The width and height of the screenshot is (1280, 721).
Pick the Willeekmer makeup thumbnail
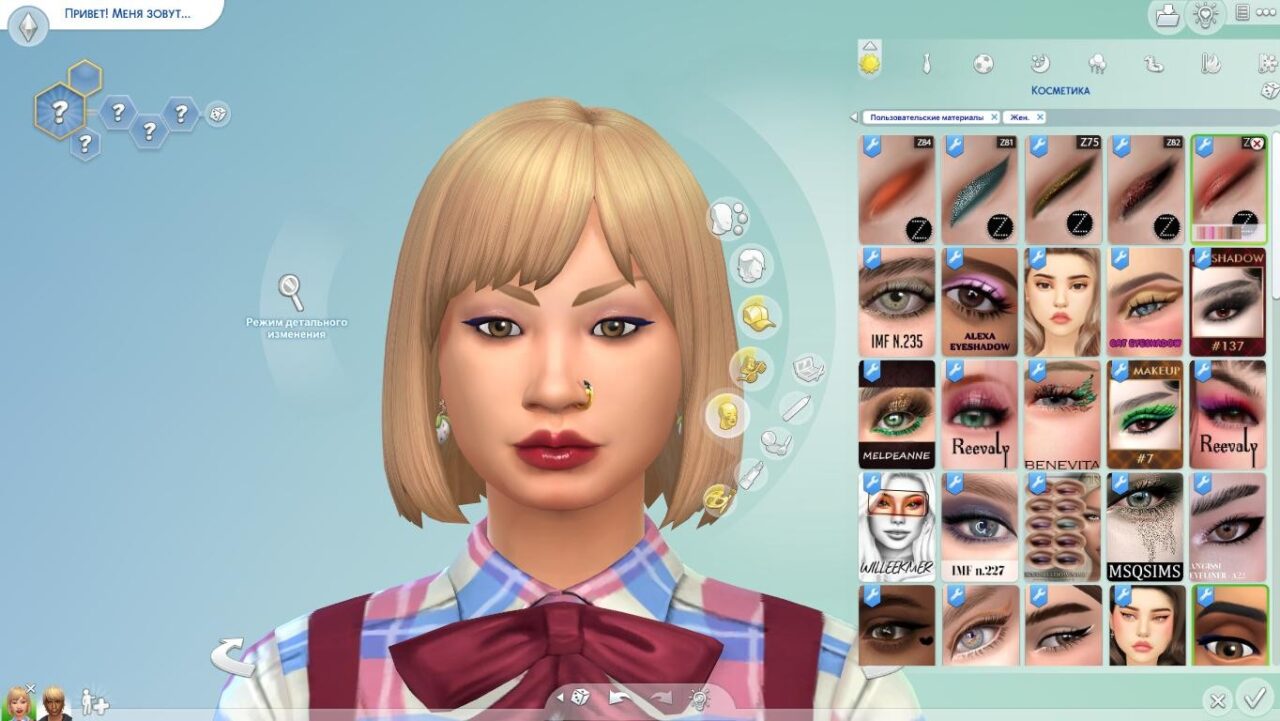(896, 527)
